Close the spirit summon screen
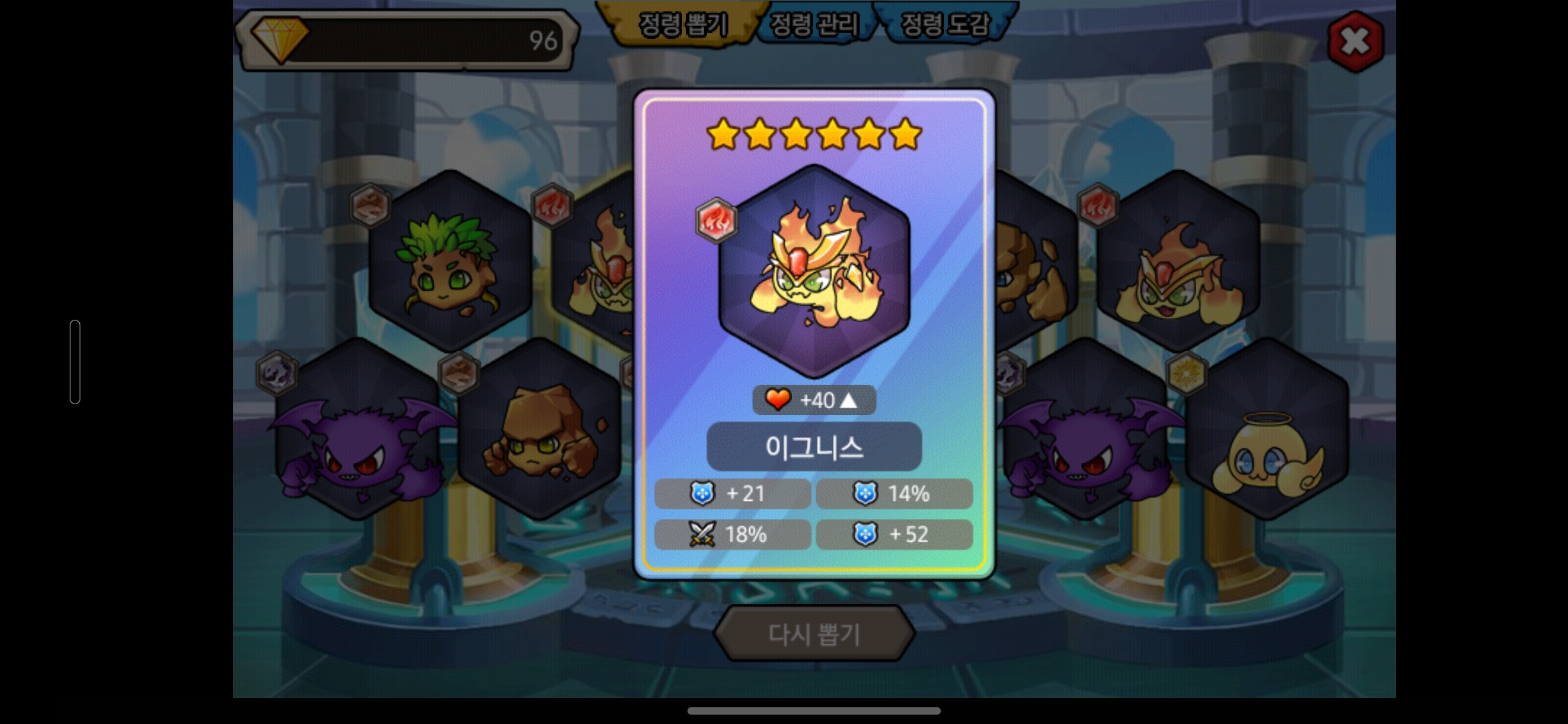This screenshot has width=1568, height=724. coord(1355,42)
